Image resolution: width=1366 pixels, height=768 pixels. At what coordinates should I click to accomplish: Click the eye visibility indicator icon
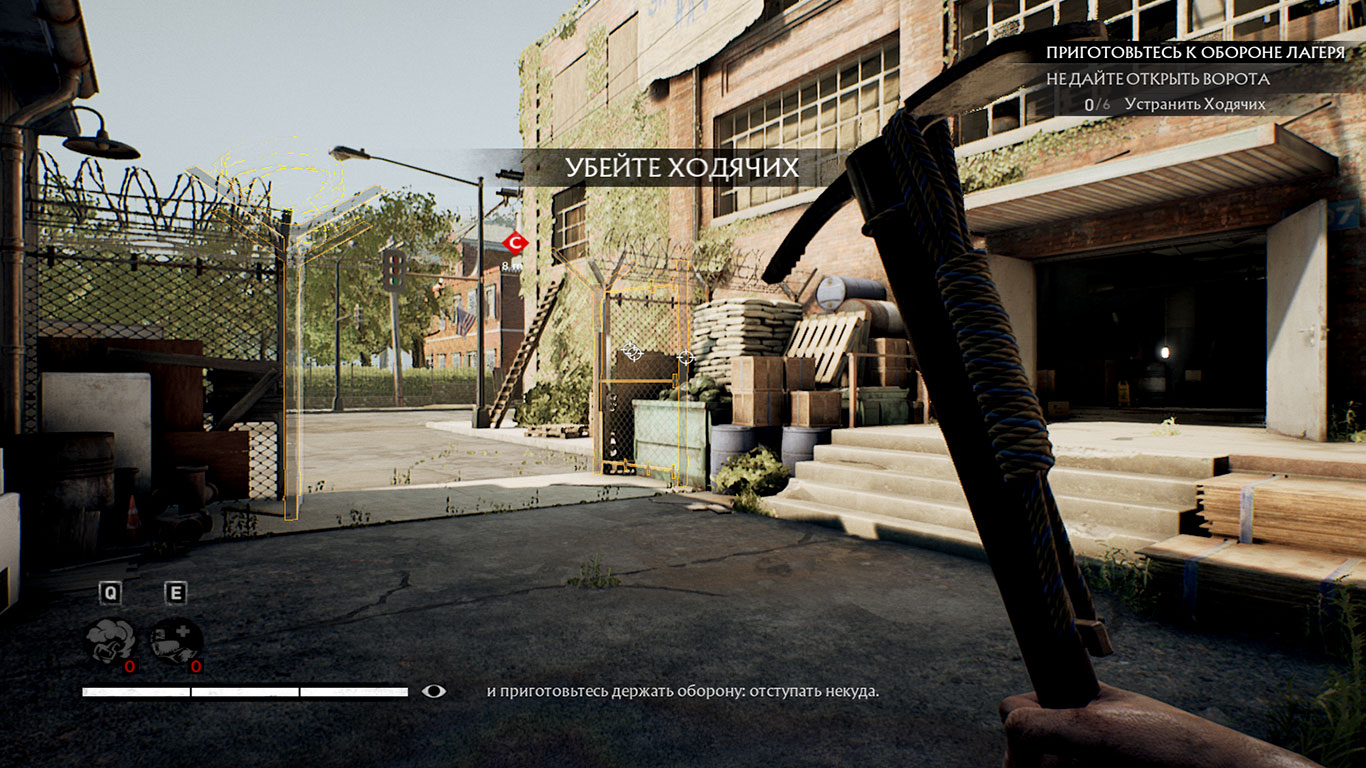tap(434, 691)
